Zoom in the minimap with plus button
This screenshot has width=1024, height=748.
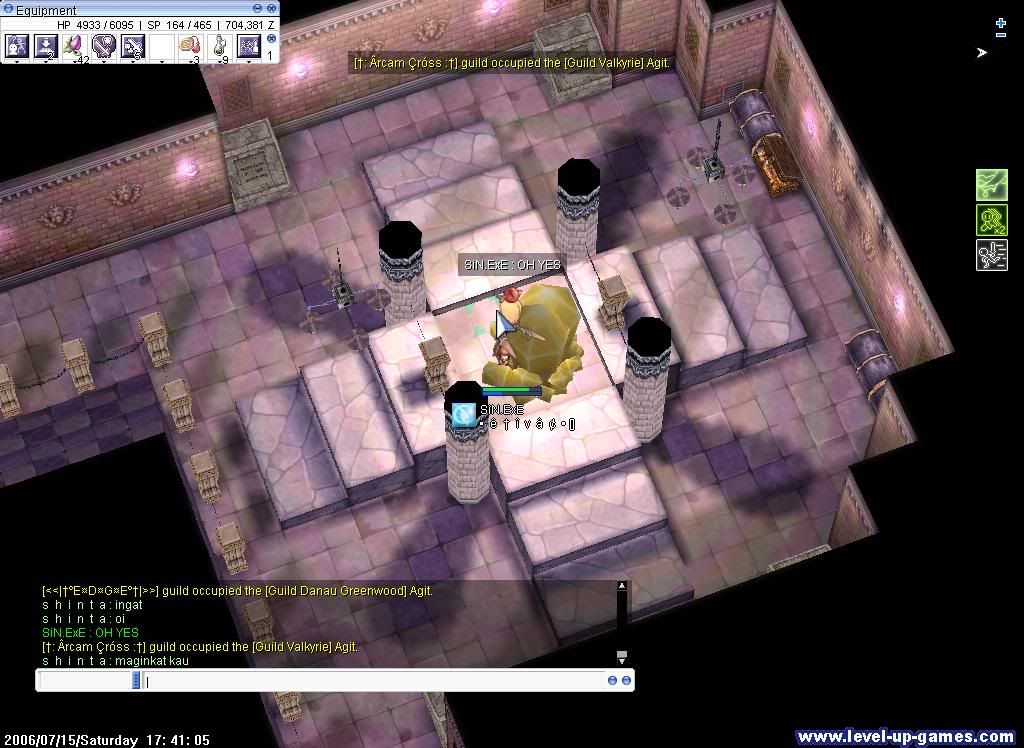pyautogui.click(x=1001, y=22)
